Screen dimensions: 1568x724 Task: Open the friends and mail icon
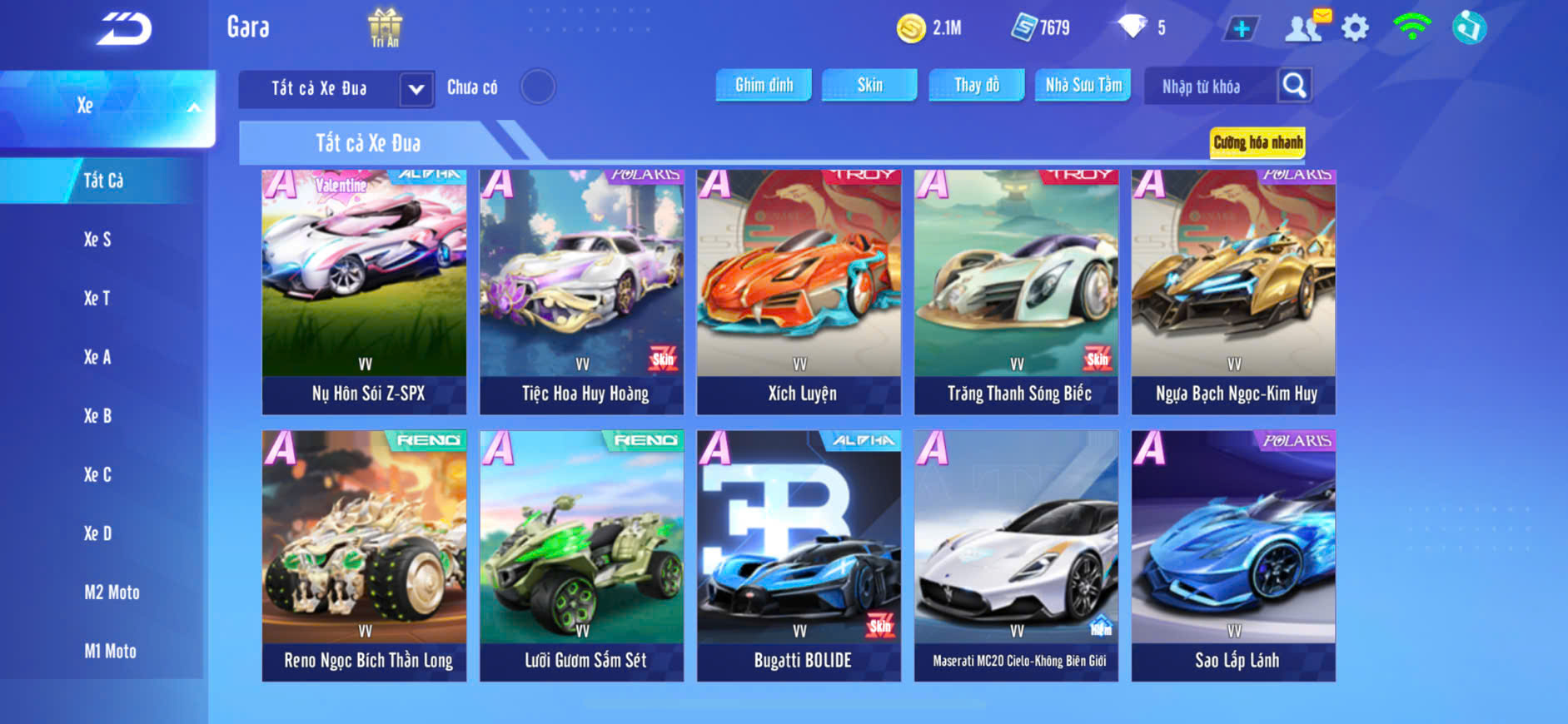coord(1306,27)
